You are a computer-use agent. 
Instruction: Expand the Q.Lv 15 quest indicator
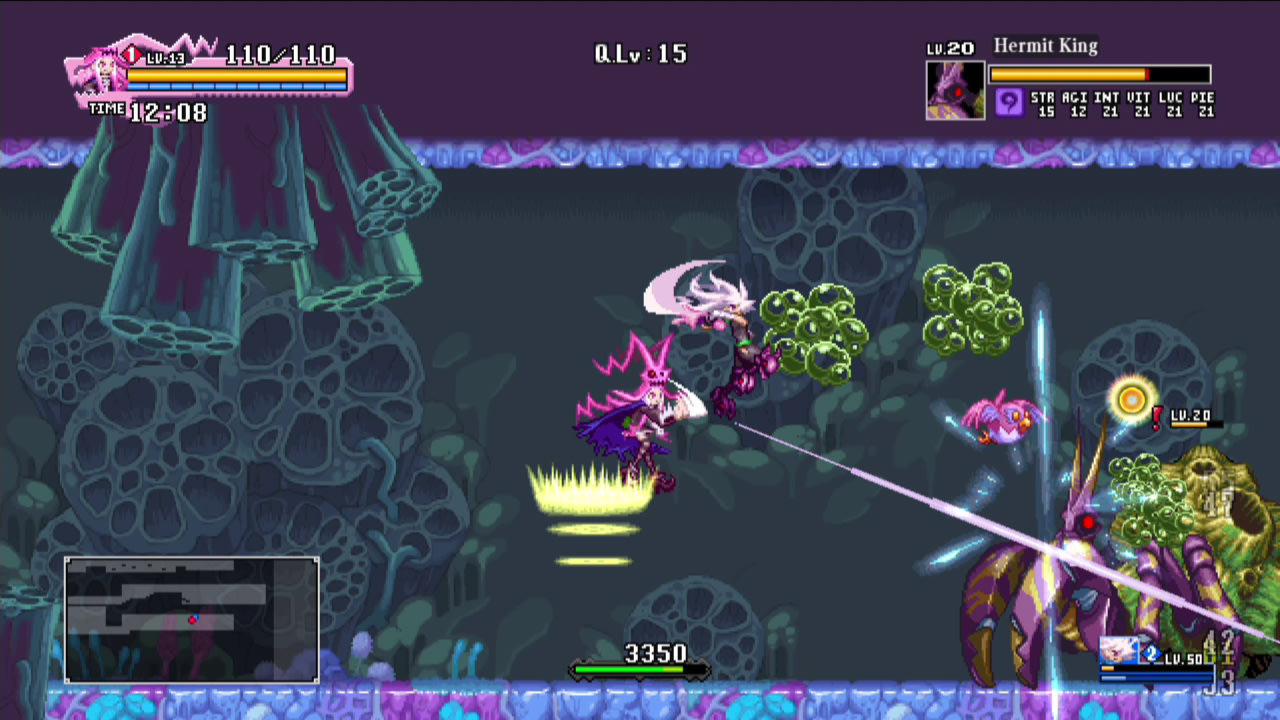pyautogui.click(x=640, y=53)
